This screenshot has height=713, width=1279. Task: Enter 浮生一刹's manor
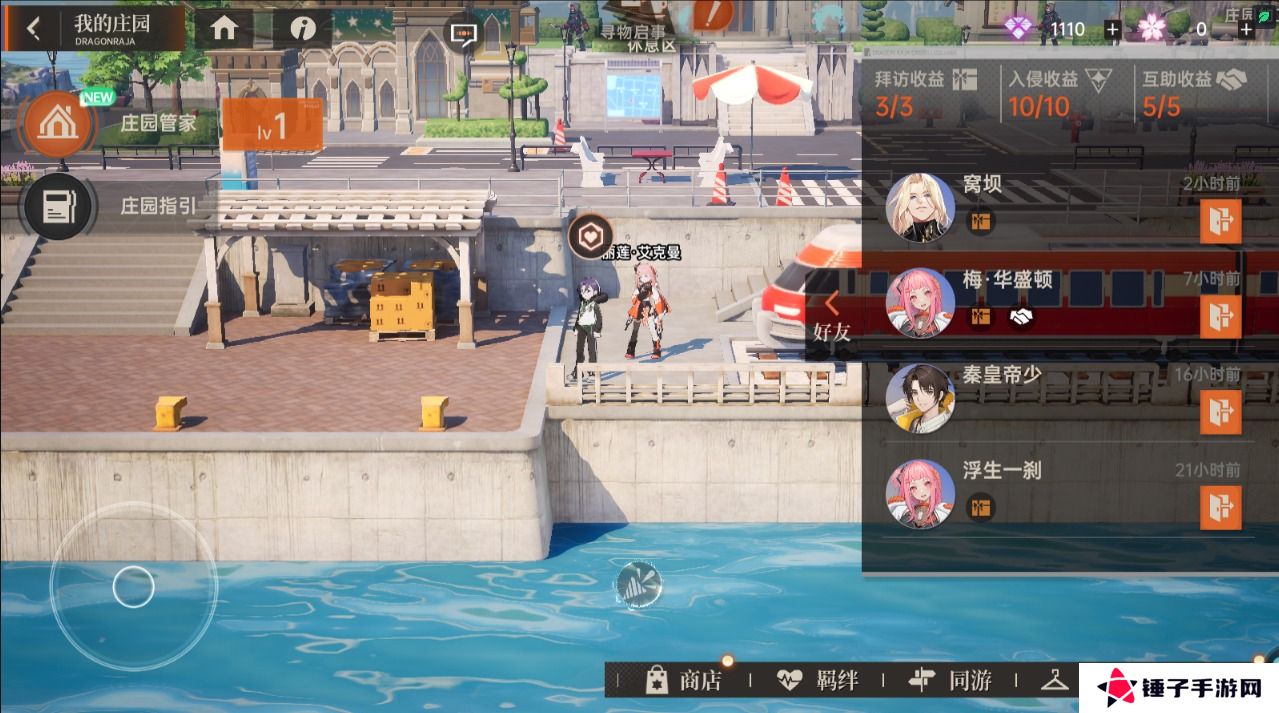(1220, 506)
